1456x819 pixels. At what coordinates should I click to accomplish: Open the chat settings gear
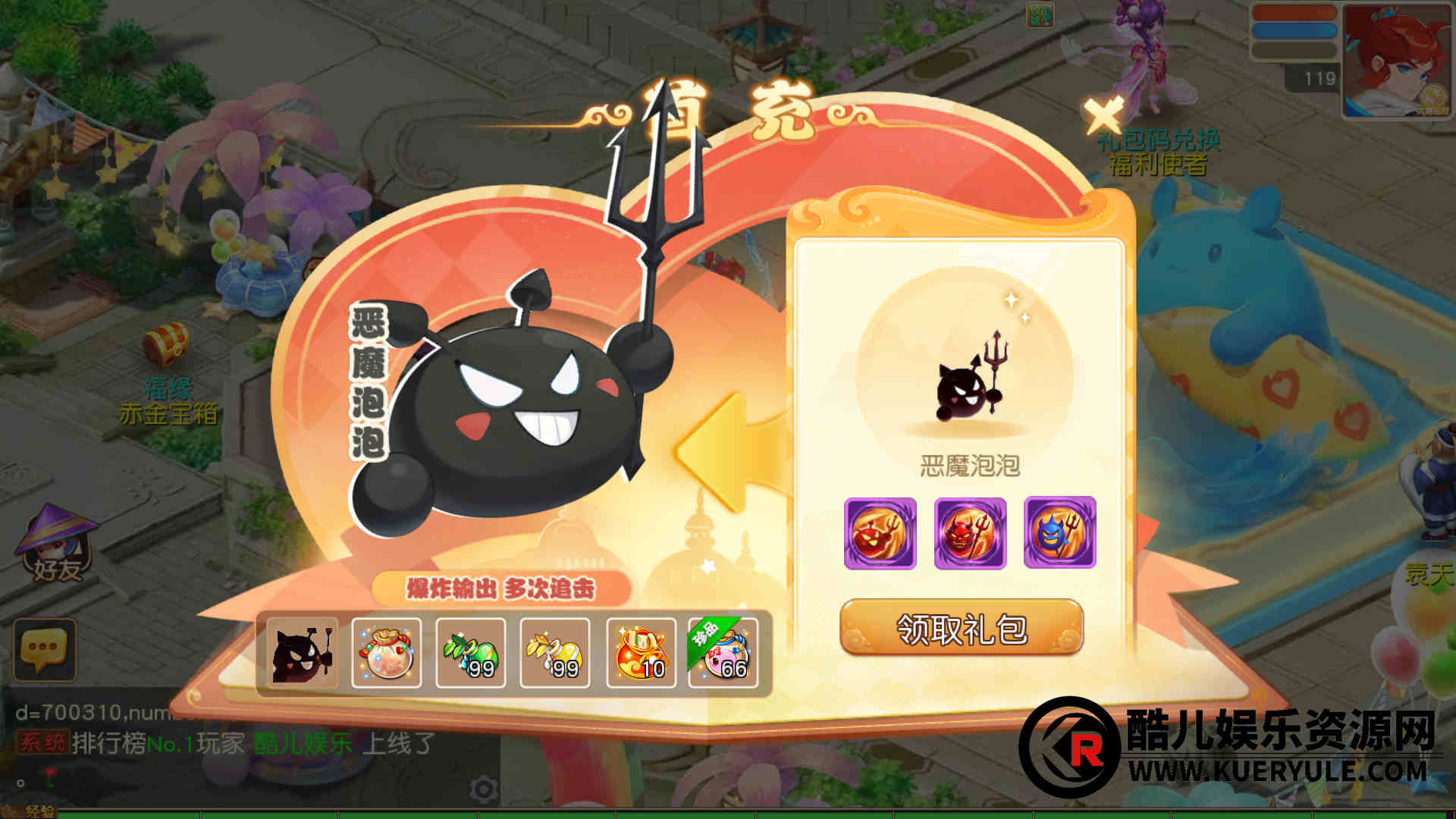[483, 789]
